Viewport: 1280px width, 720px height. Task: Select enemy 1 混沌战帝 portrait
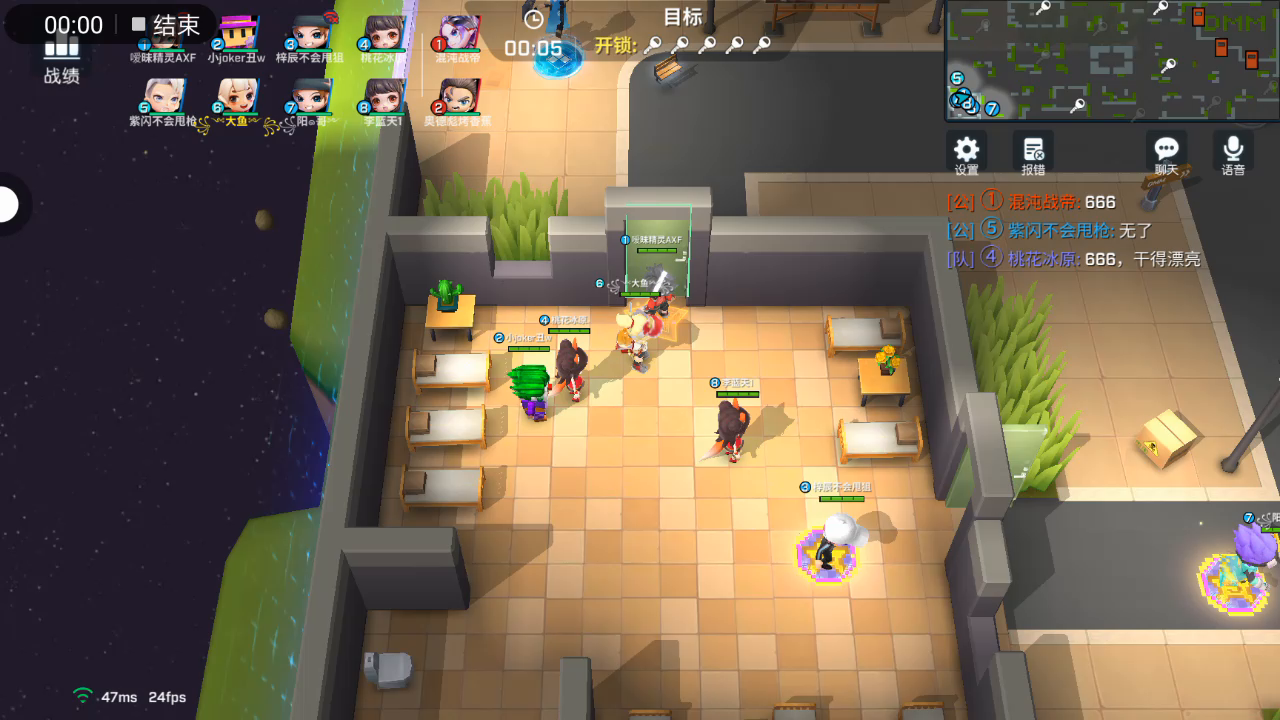459,34
